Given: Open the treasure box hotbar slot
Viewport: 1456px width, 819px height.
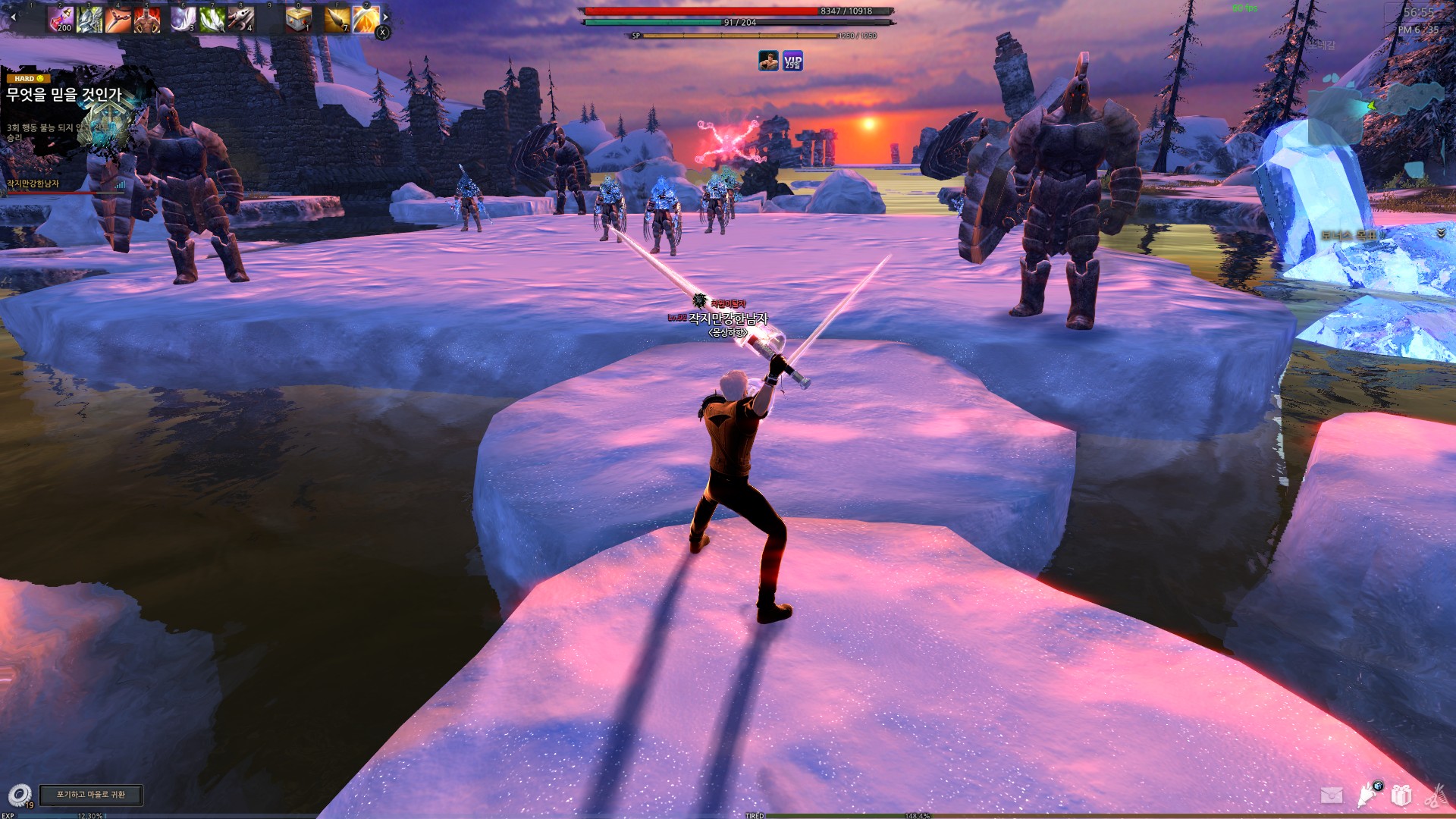Looking at the screenshot, I should pos(299,20).
